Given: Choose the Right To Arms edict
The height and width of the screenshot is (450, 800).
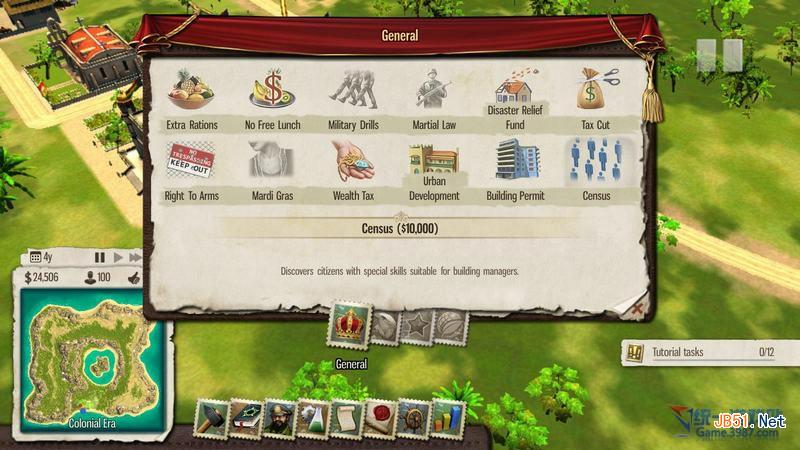Looking at the screenshot, I should (191, 161).
